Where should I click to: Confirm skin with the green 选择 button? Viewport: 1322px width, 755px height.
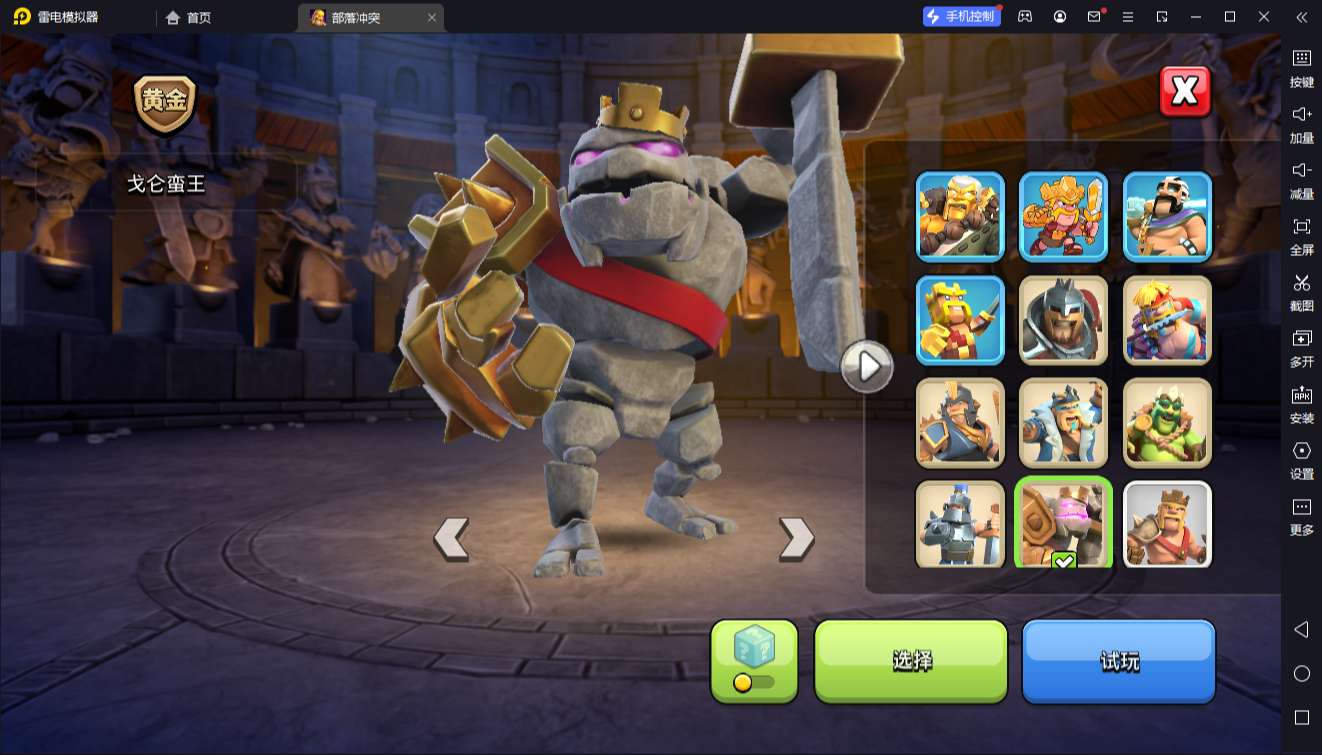[911, 660]
